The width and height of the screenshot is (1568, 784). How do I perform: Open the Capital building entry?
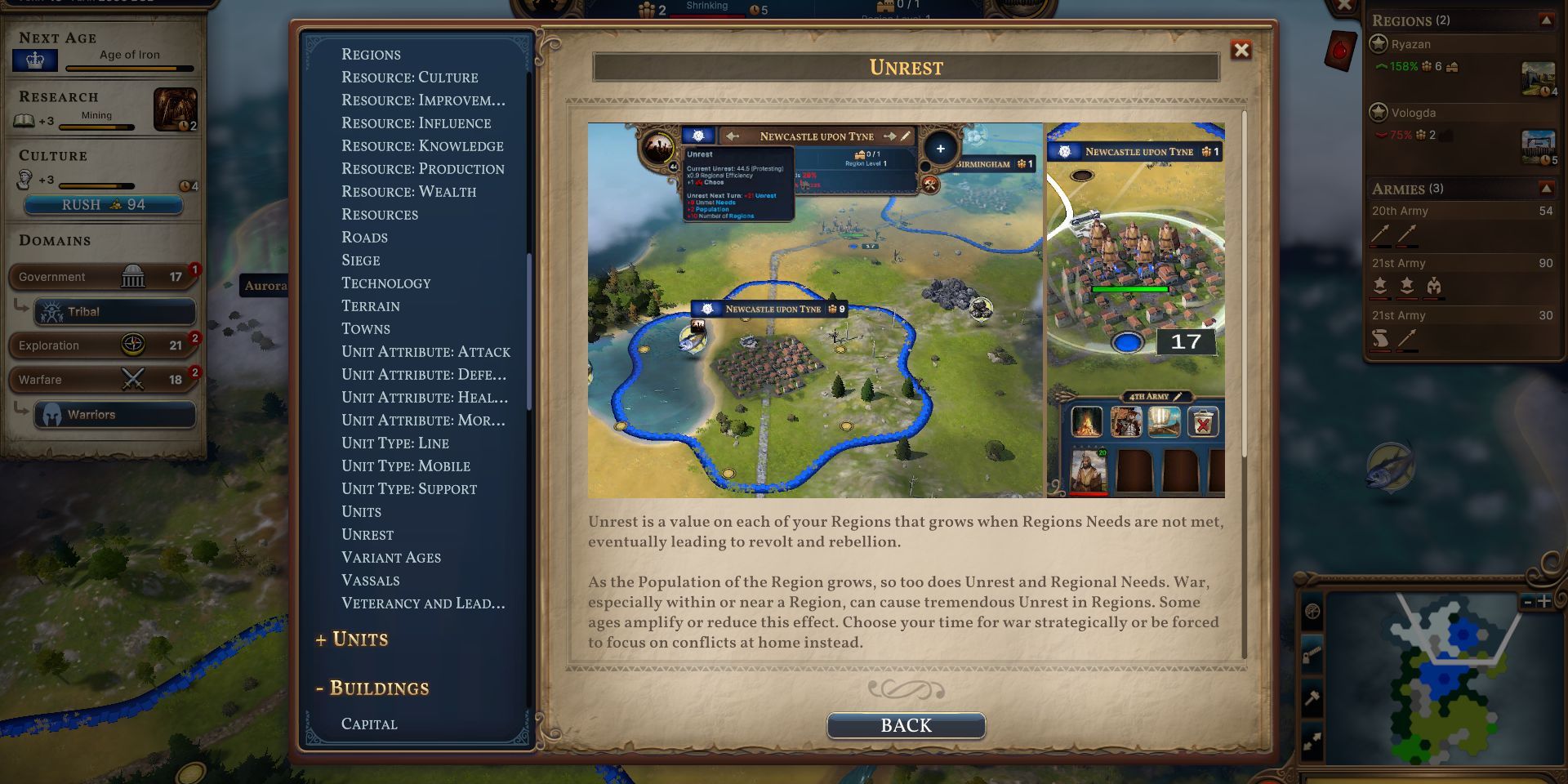369,724
